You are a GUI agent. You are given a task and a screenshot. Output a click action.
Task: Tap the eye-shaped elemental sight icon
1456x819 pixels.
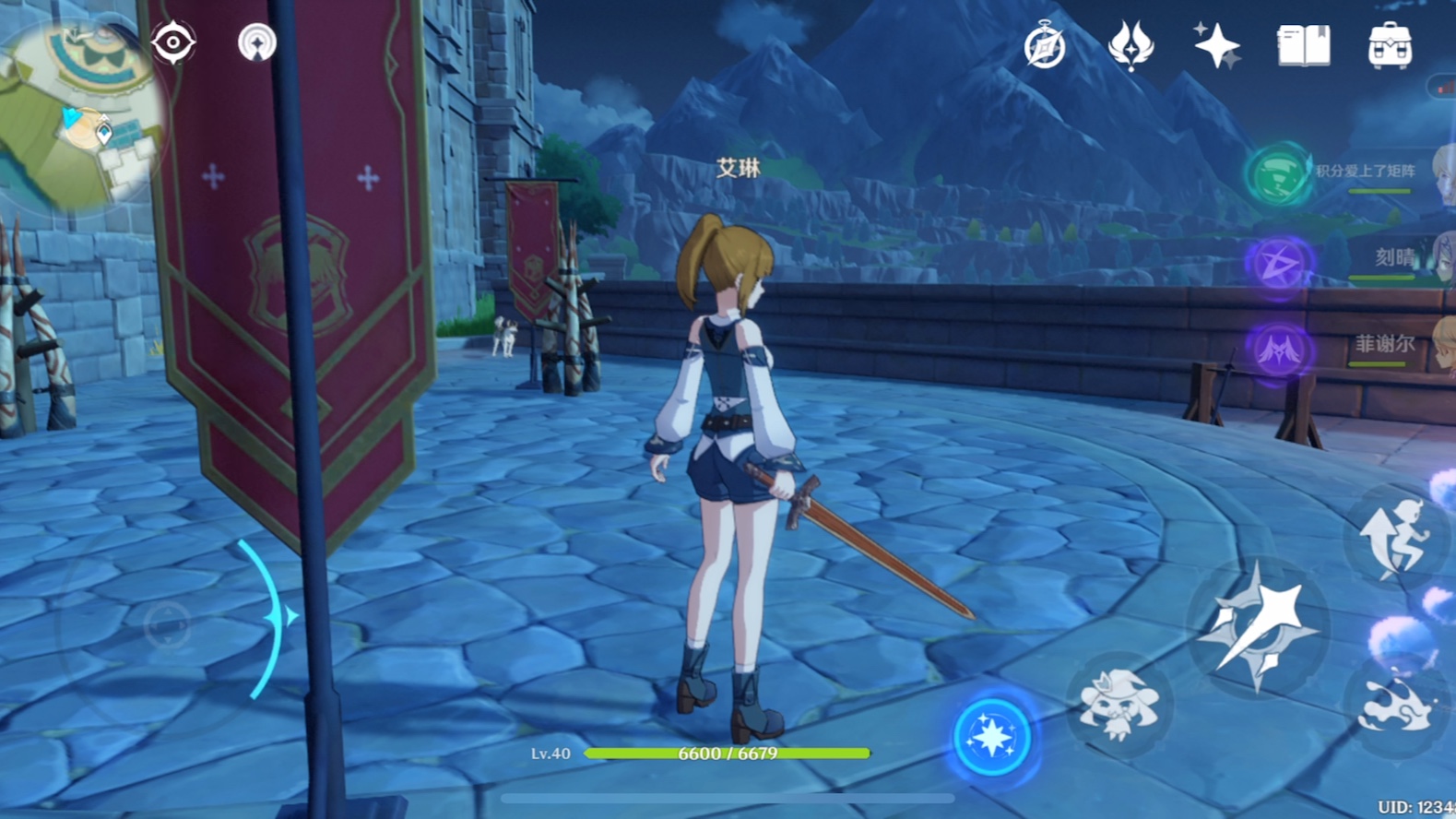coord(172,43)
